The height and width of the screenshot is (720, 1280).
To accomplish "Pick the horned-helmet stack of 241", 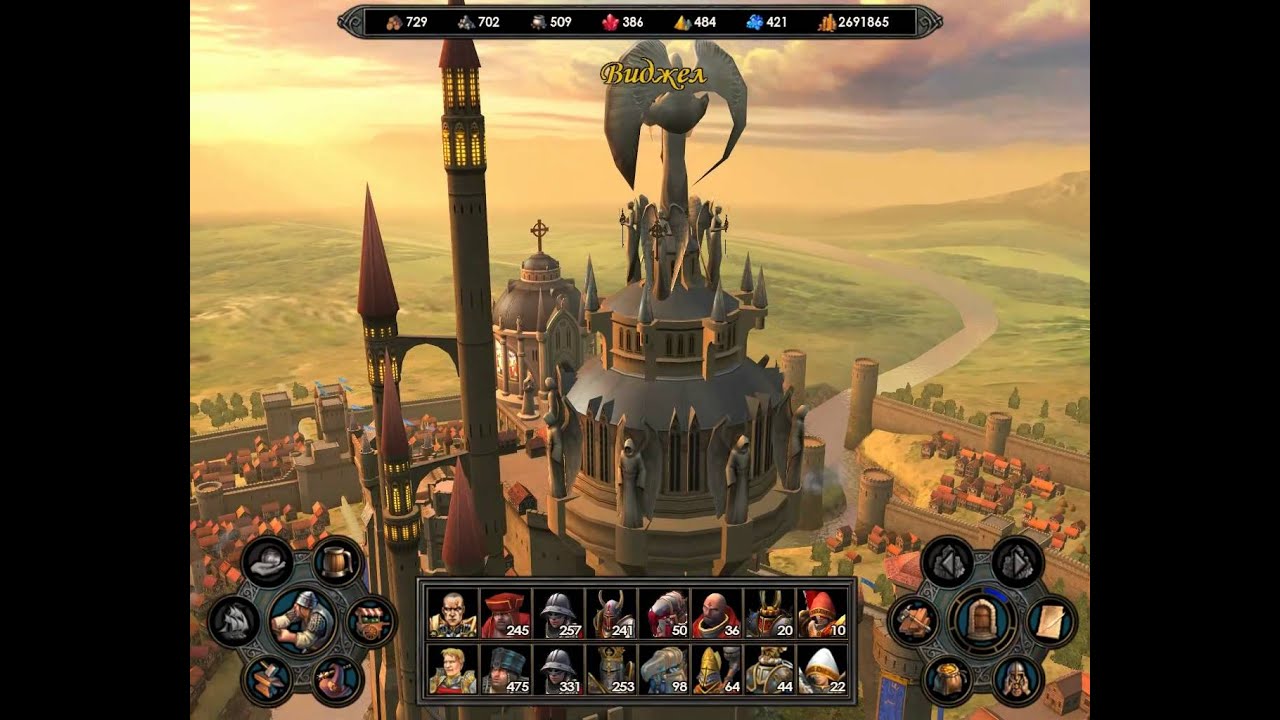I will (x=610, y=613).
